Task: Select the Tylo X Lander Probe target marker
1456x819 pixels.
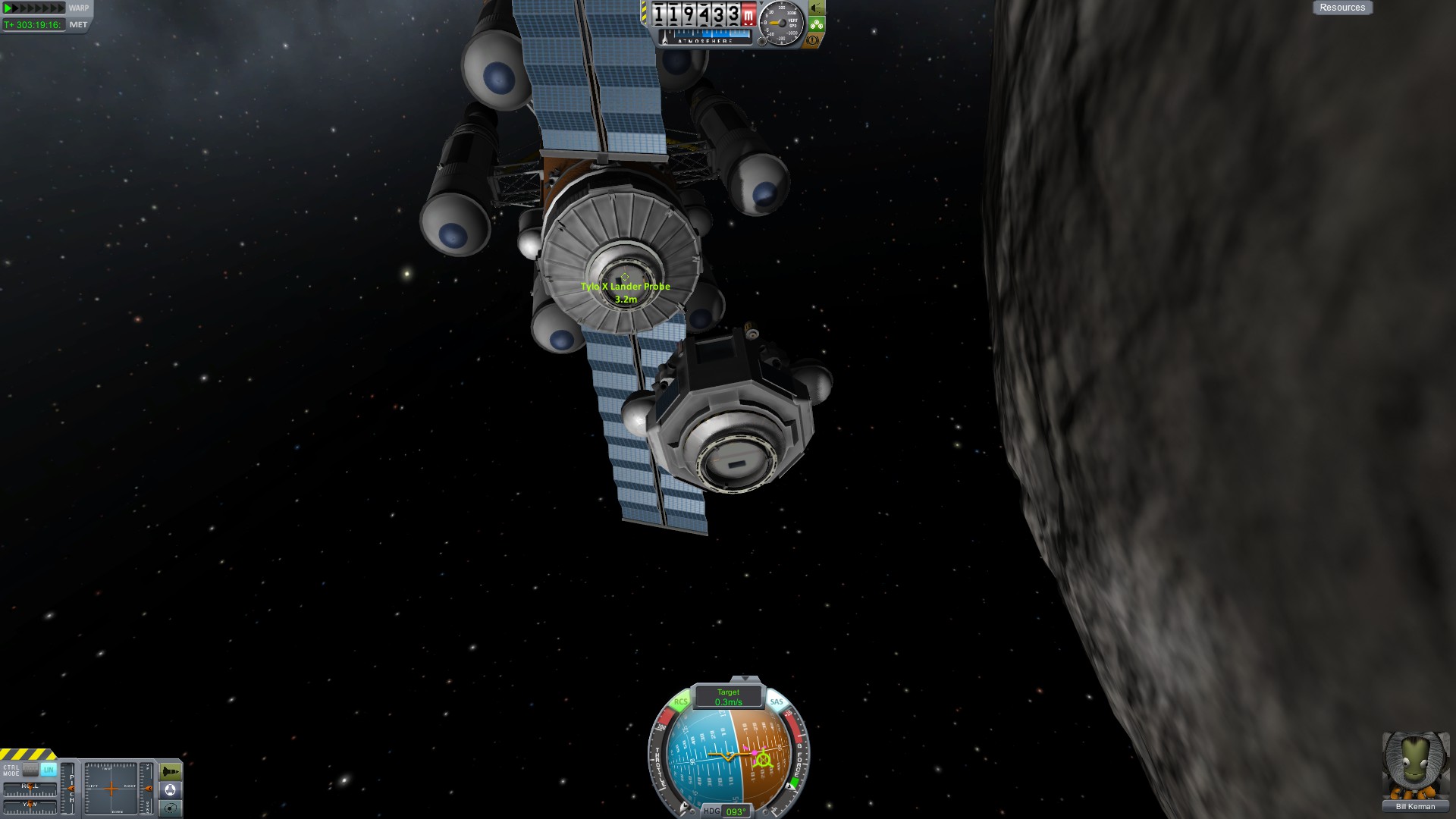Action: pos(625,278)
